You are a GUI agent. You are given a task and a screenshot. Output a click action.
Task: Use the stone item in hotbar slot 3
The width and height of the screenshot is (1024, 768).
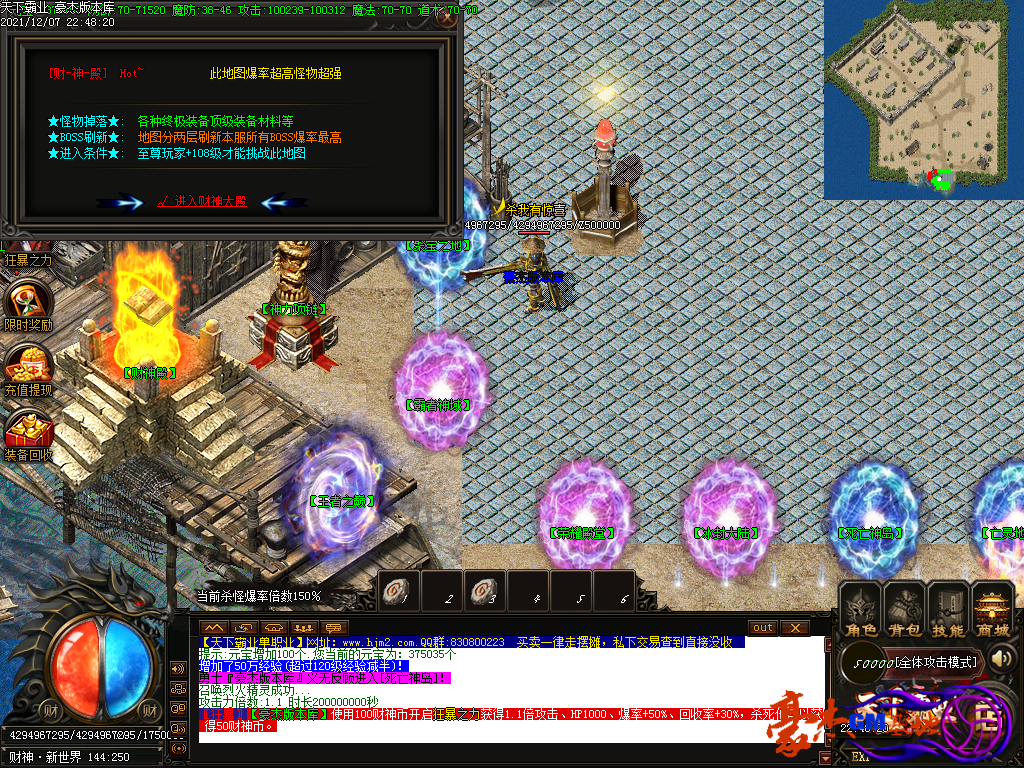coord(482,591)
